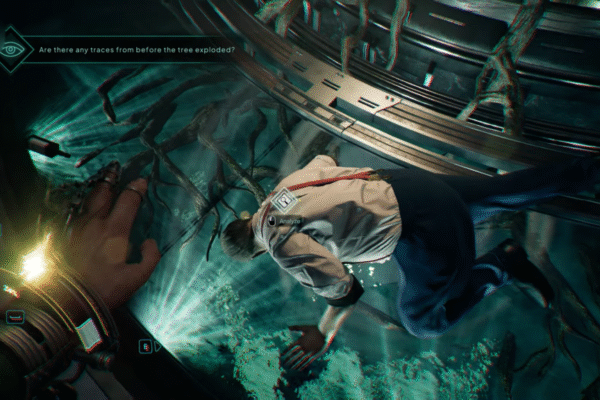This screenshot has height=400, width=600.
Task: Click the eye icon on the objective tracker
Action: [12, 48]
